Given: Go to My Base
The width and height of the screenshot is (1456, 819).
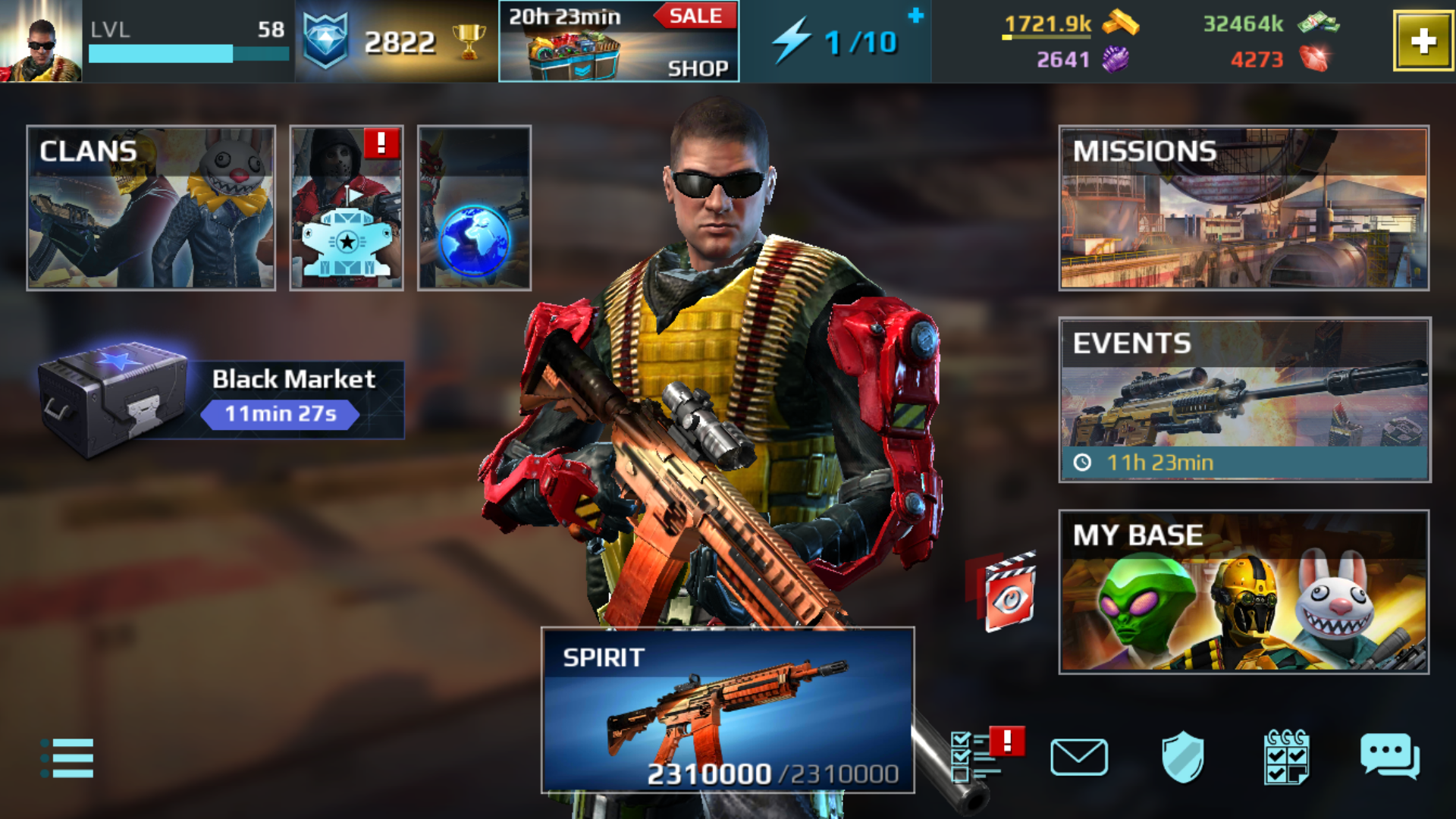Looking at the screenshot, I should point(1244,591).
